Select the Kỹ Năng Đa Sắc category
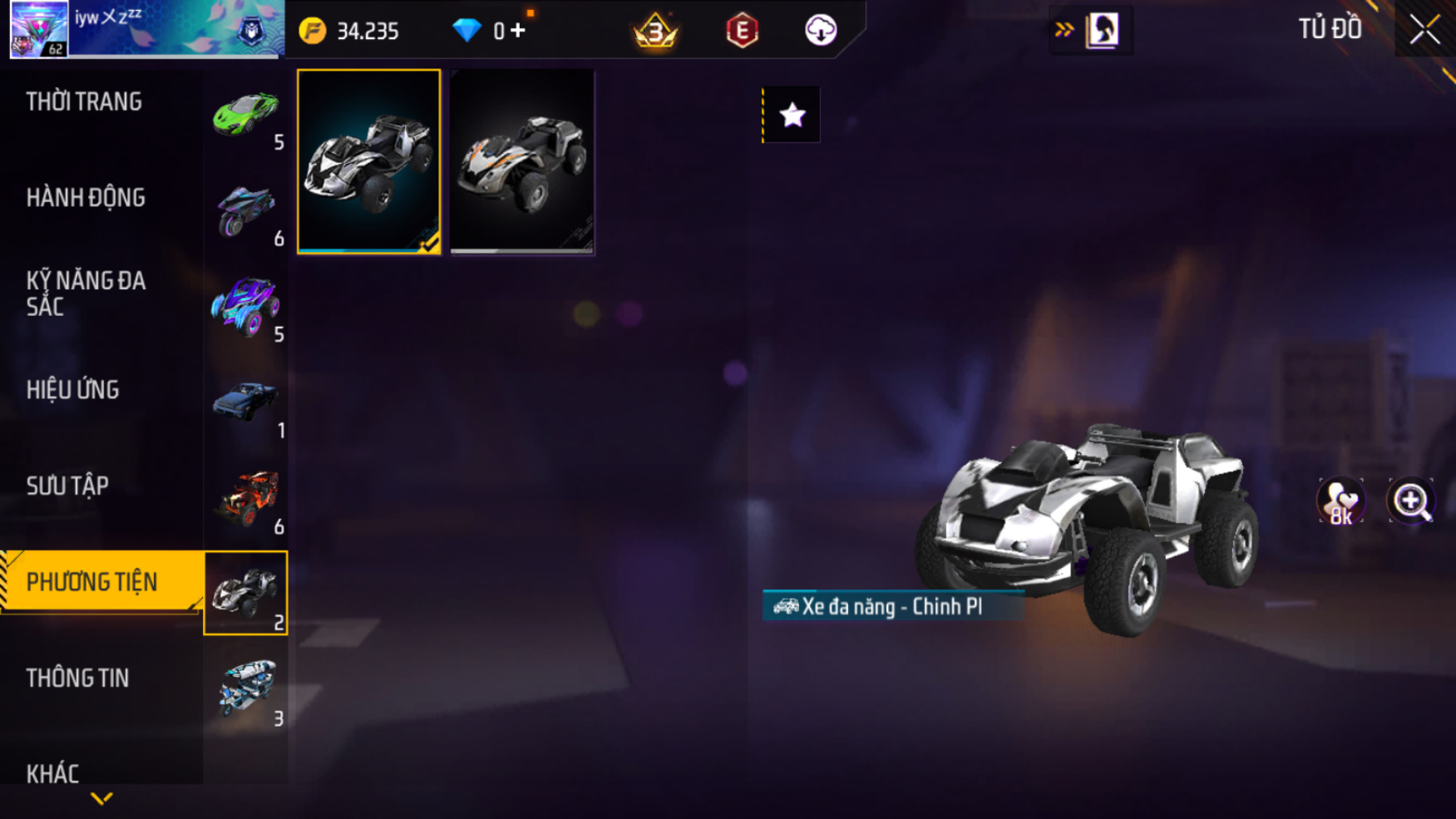The image size is (1456, 819). 86,294
